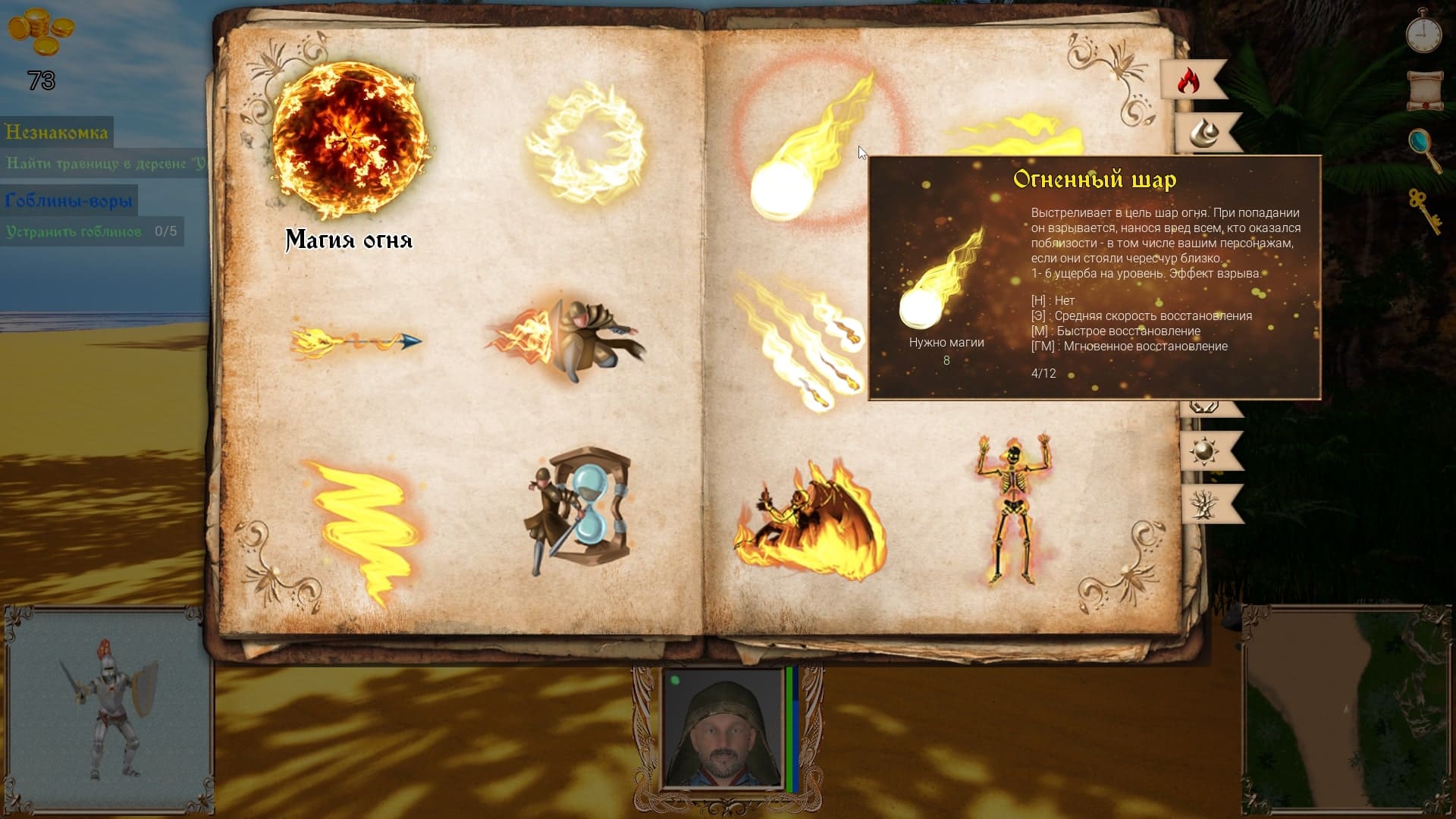The image size is (1456, 819).
Task: Click the pocket watch icon
Action: click(x=1423, y=32)
